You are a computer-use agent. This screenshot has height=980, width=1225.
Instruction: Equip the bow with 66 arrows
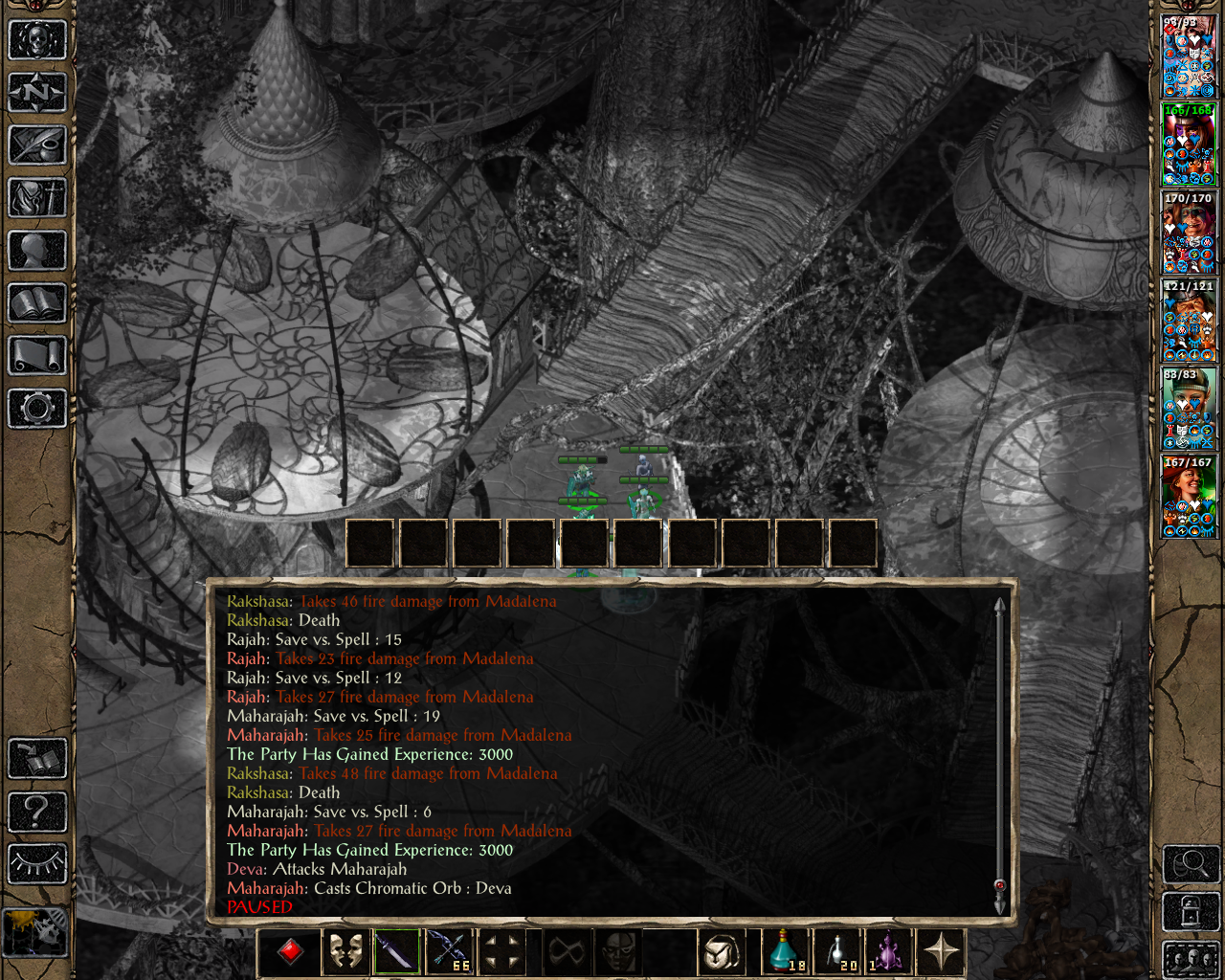449,951
